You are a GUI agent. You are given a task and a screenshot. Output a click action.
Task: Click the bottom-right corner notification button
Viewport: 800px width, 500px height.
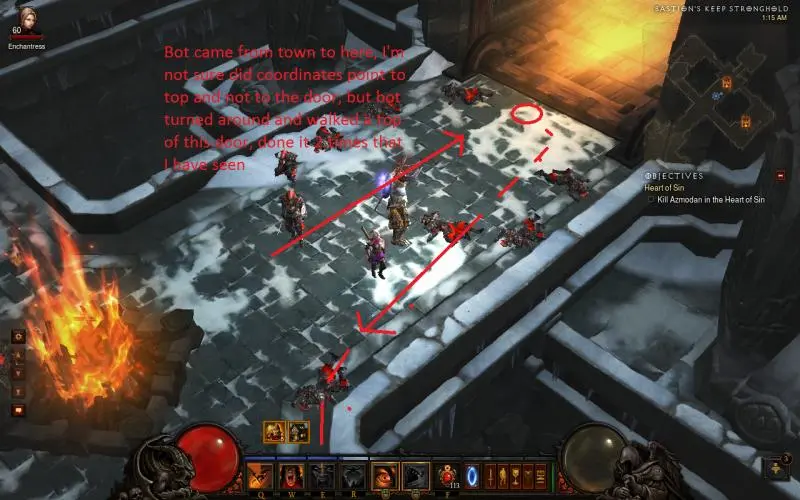click(775, 467)
